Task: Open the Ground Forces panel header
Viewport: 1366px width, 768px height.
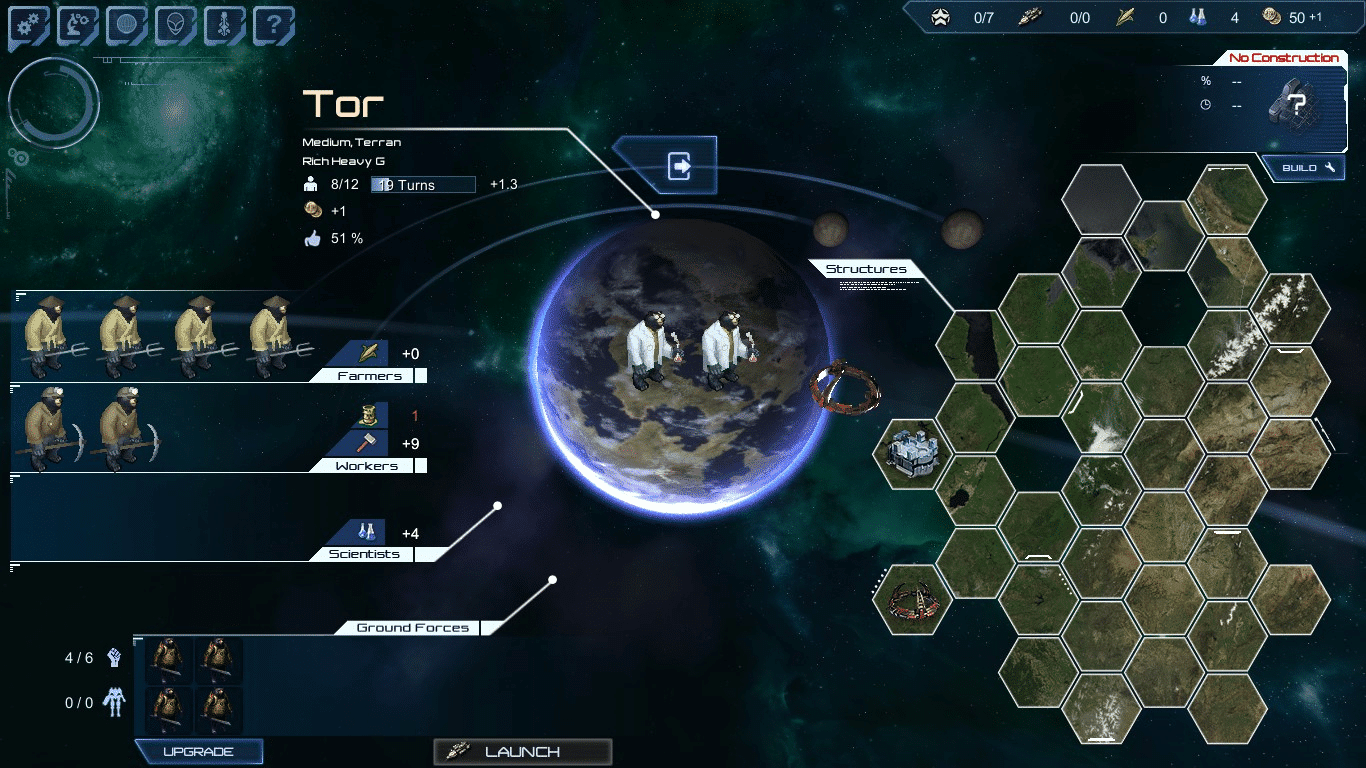Action: 412,628
